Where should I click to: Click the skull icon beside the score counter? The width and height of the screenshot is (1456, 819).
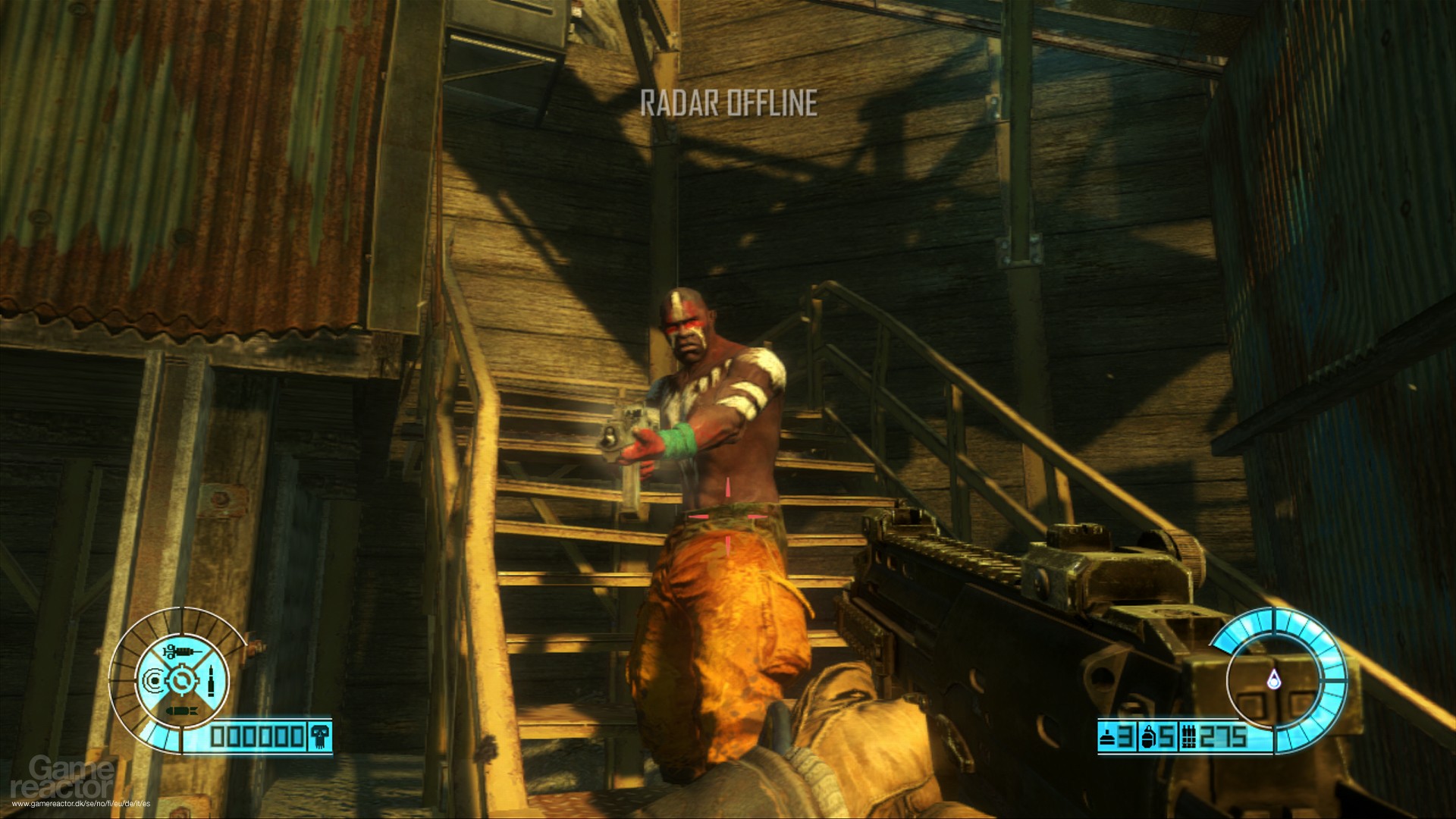(319, 736)
